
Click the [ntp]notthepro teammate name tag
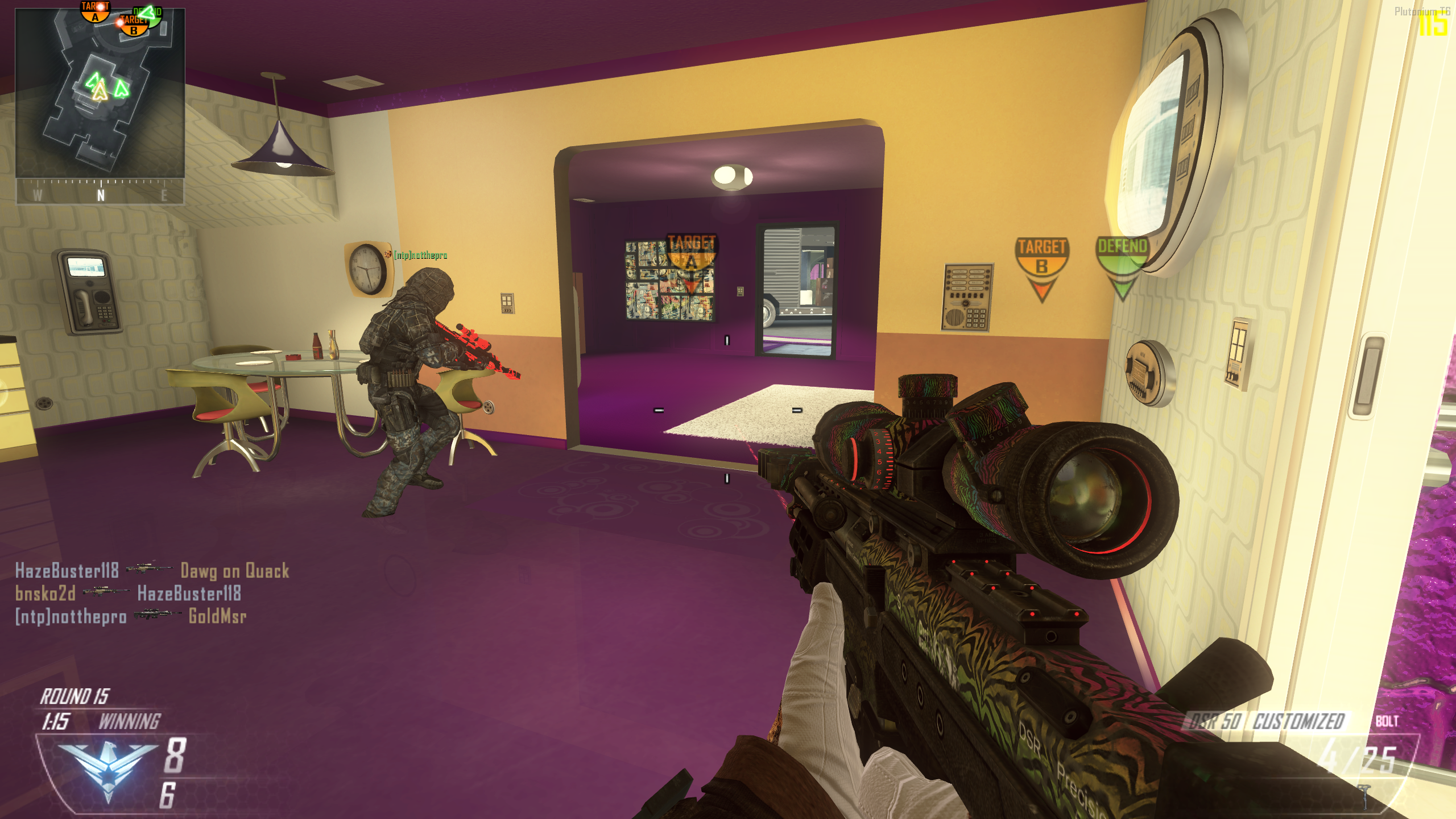(420, 255)
